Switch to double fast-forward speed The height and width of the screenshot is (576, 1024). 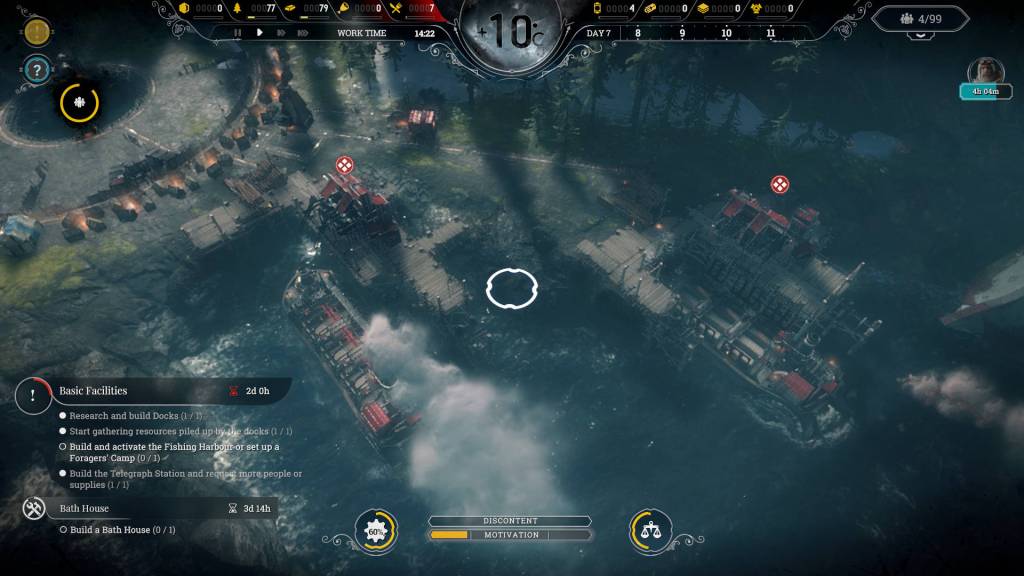click(x=280, y=32)
